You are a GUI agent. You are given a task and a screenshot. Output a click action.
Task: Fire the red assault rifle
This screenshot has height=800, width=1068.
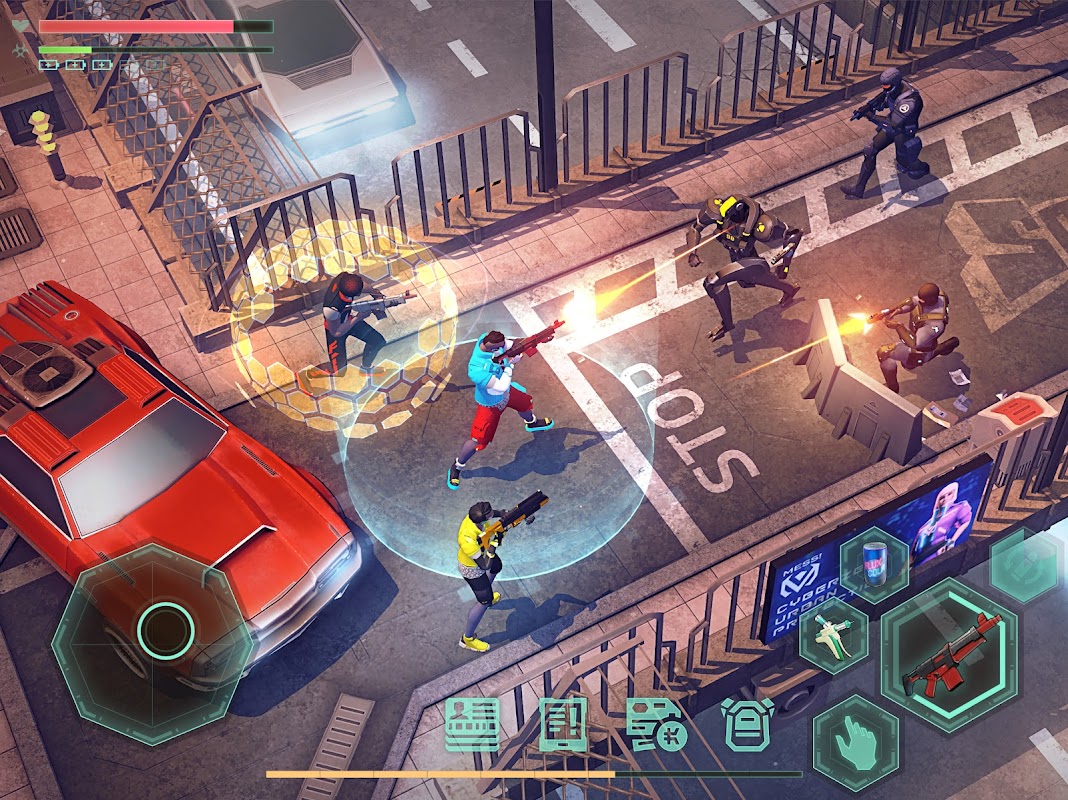tap(950, 654)
